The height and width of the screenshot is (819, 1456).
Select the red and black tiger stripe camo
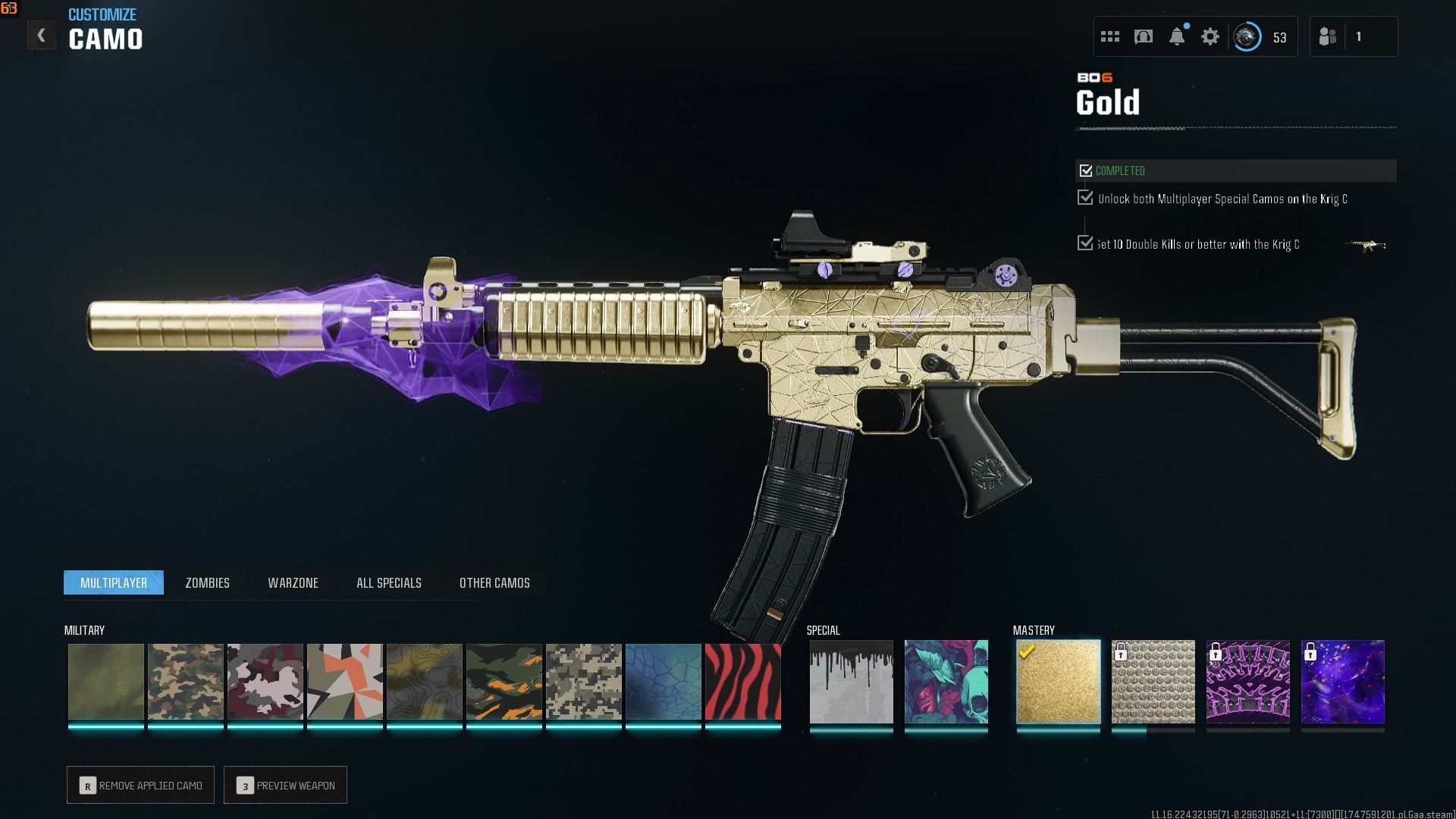742,682
